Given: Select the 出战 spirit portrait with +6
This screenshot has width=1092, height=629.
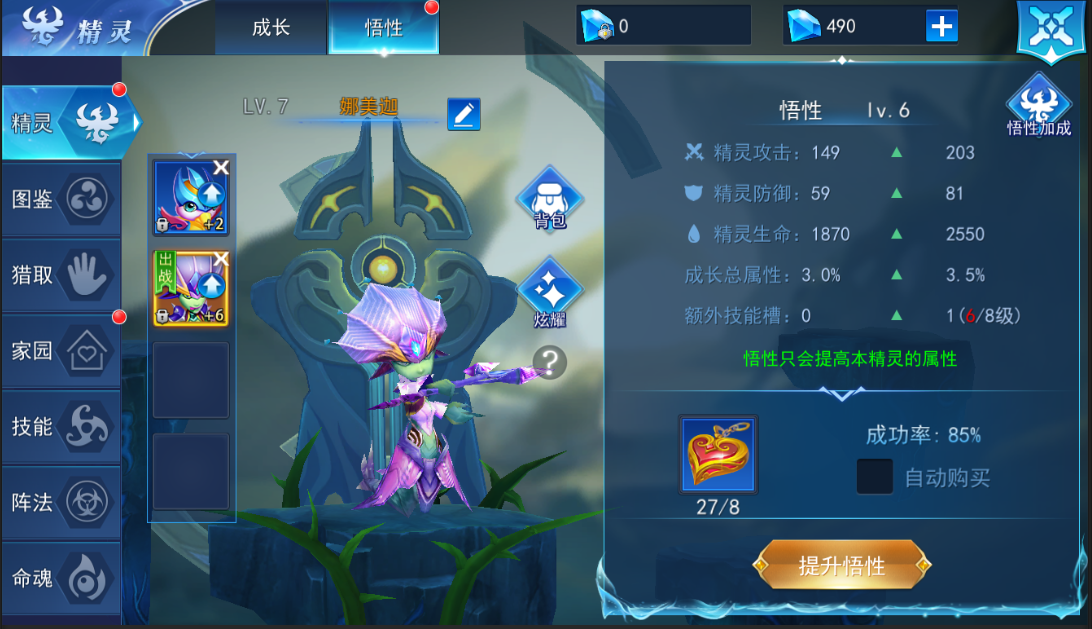Looking at the screenshot, I should click(x=190, y=288).
